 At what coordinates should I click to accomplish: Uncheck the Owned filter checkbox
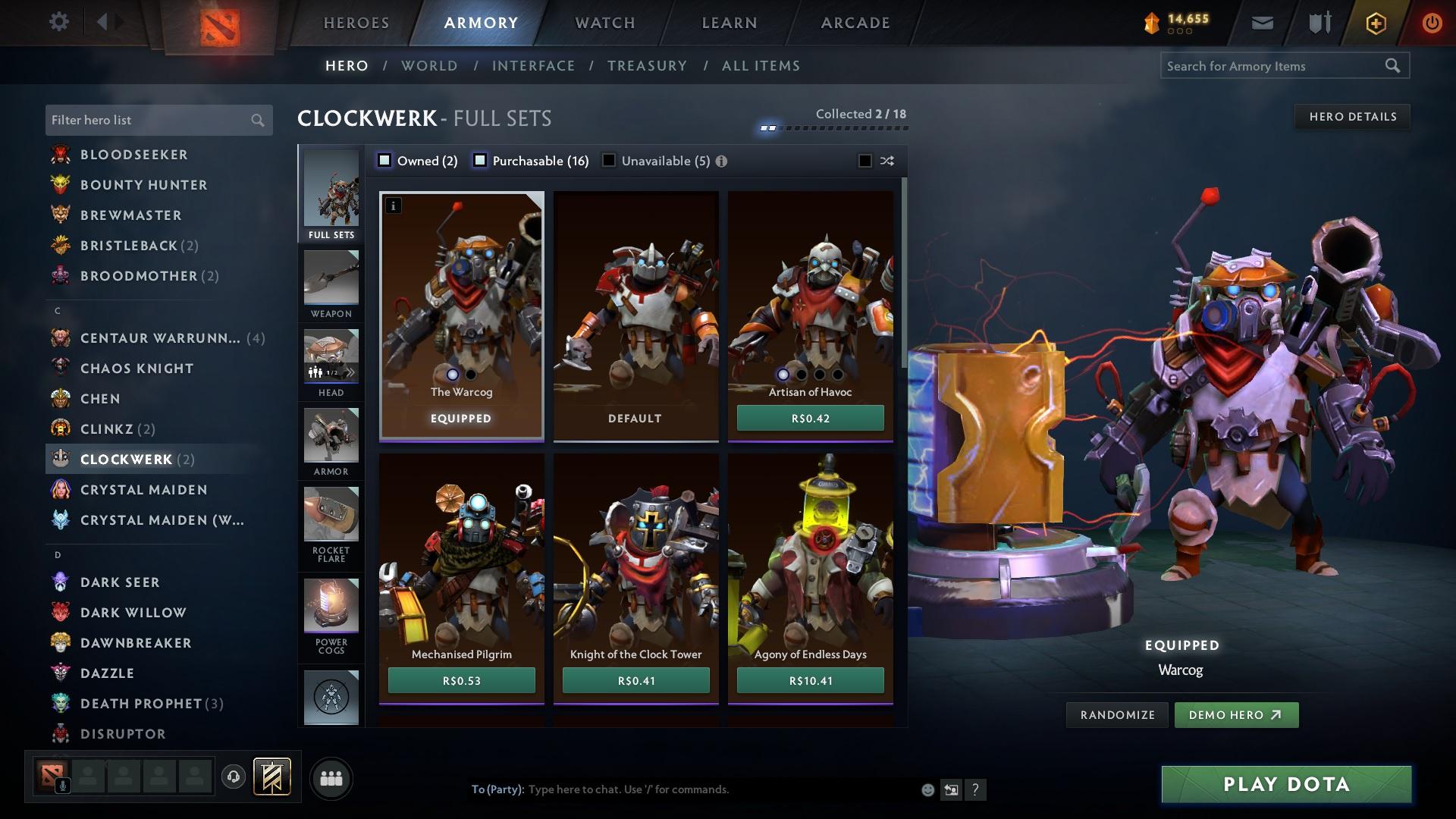(385, 160)
